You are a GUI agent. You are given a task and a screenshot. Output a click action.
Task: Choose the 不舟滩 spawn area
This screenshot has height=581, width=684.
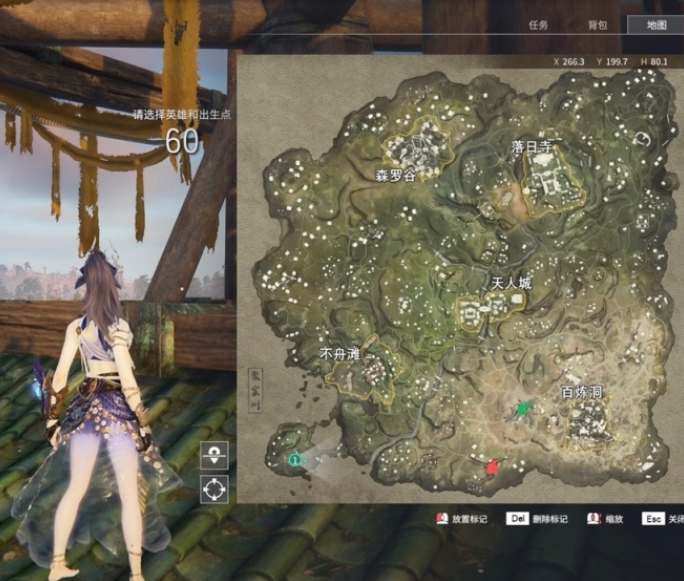click(x=339, y=354)
